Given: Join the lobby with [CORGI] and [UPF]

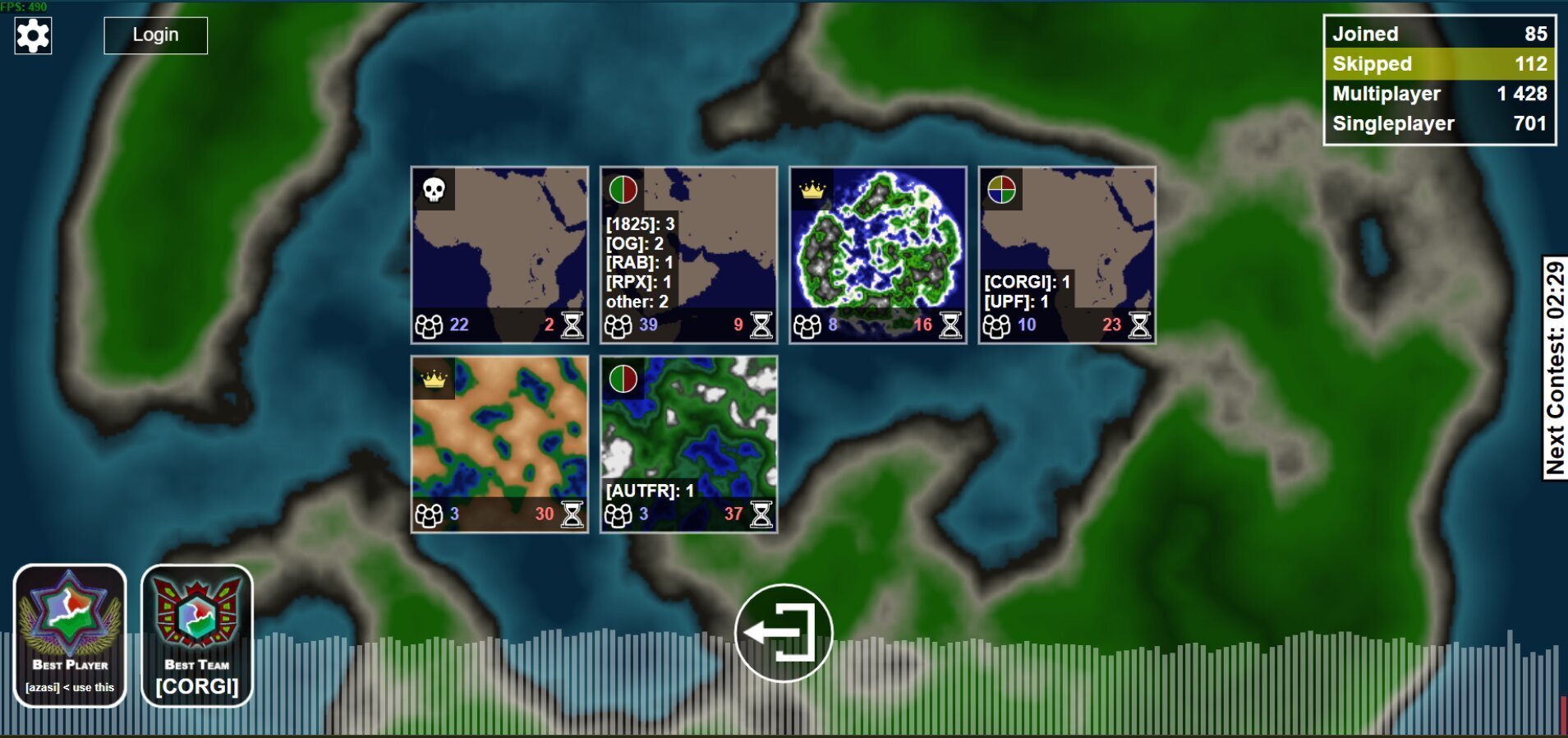Looking at the screenshot, I should 1066,255.
